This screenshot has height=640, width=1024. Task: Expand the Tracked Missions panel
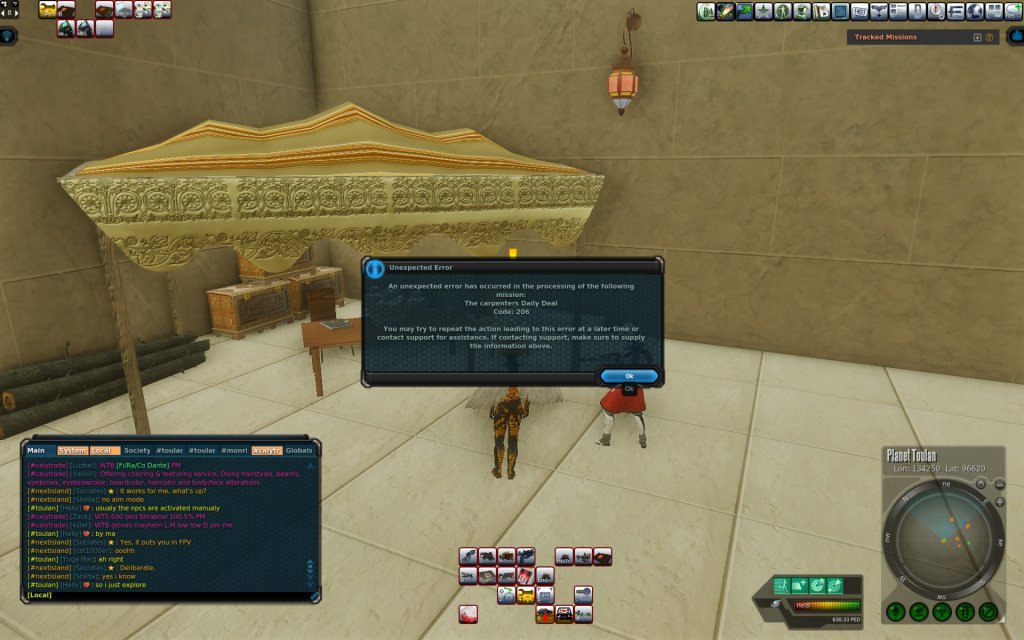[977, 37]
